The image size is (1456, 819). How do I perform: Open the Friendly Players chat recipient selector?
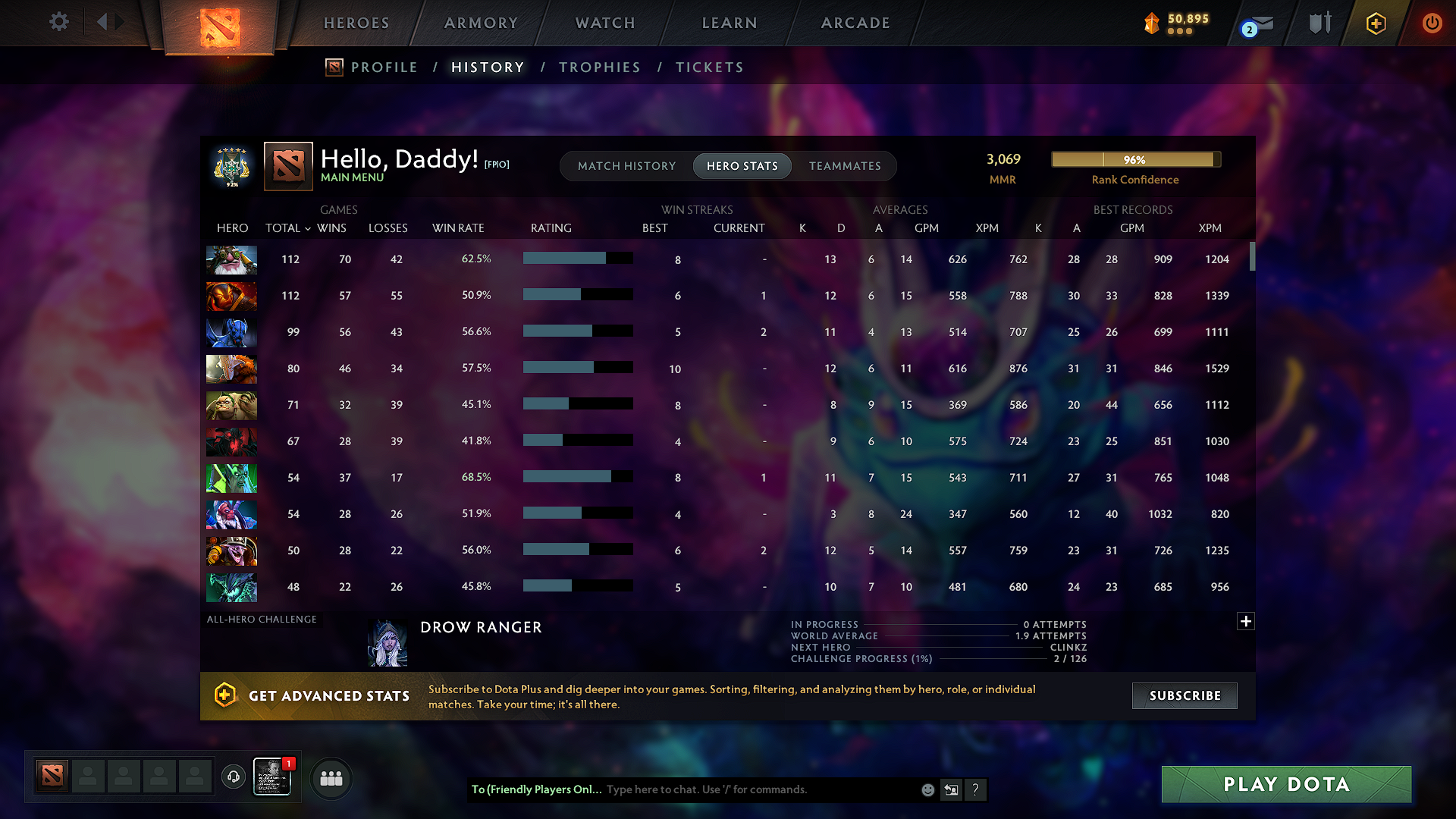535,789
